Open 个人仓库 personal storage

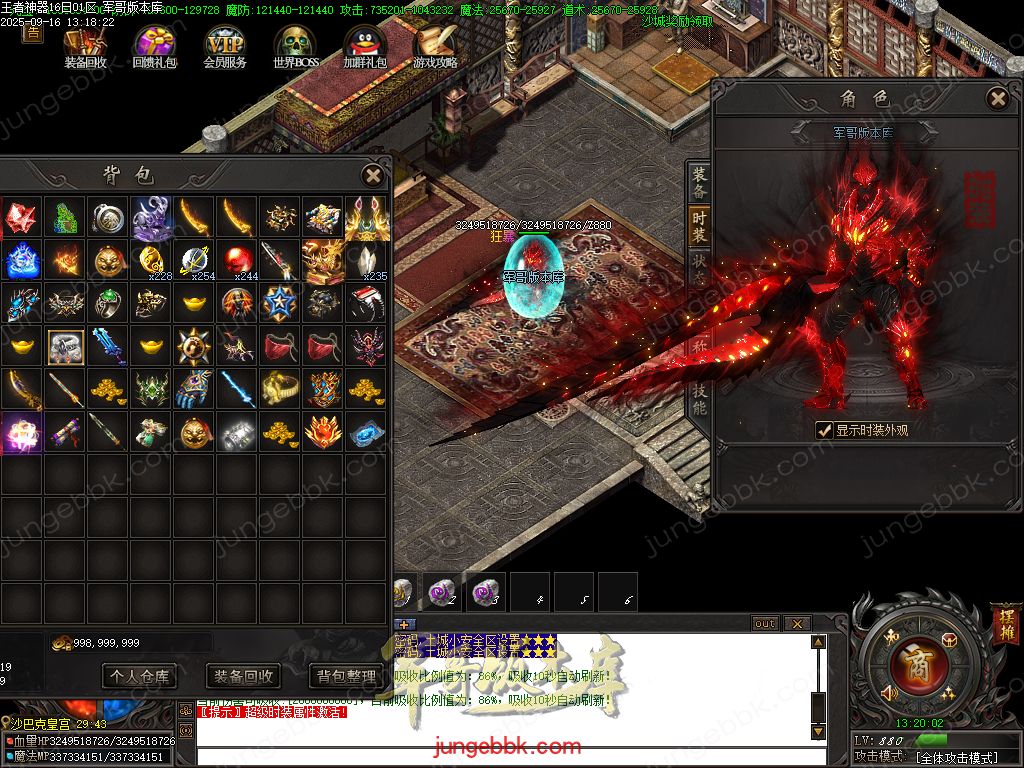point(138,677)
